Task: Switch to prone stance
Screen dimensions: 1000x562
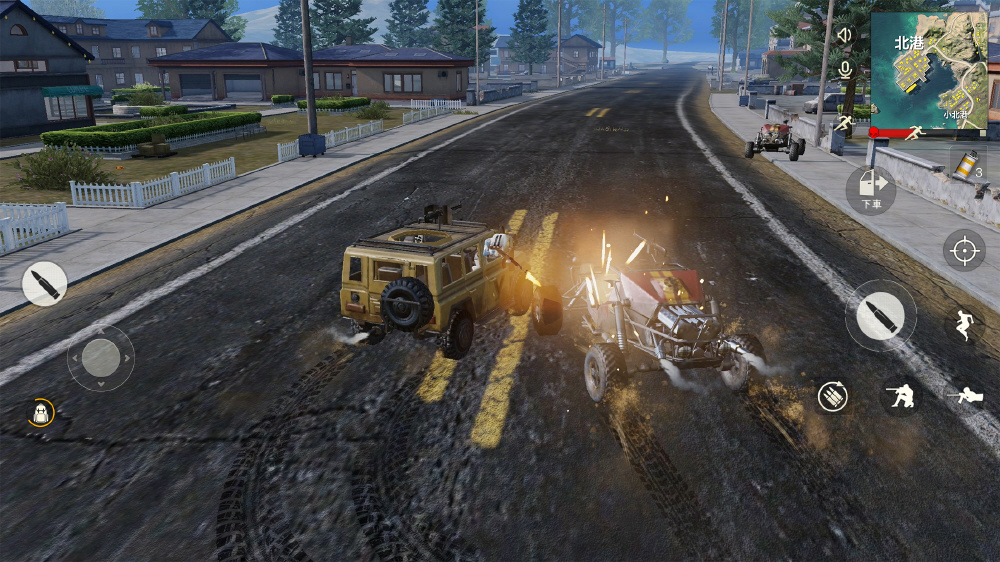Action: tap(967, 396)
